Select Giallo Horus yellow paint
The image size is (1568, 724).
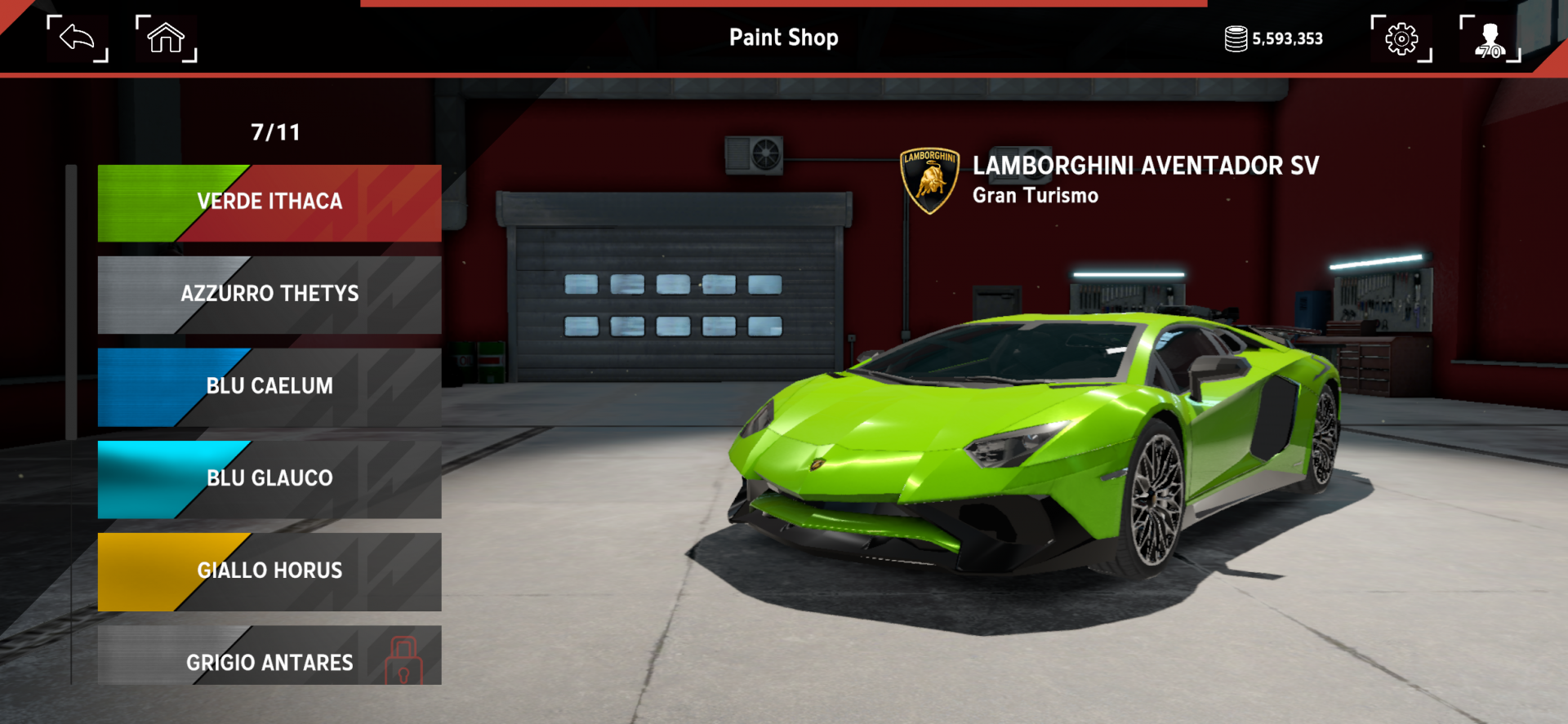269,571
